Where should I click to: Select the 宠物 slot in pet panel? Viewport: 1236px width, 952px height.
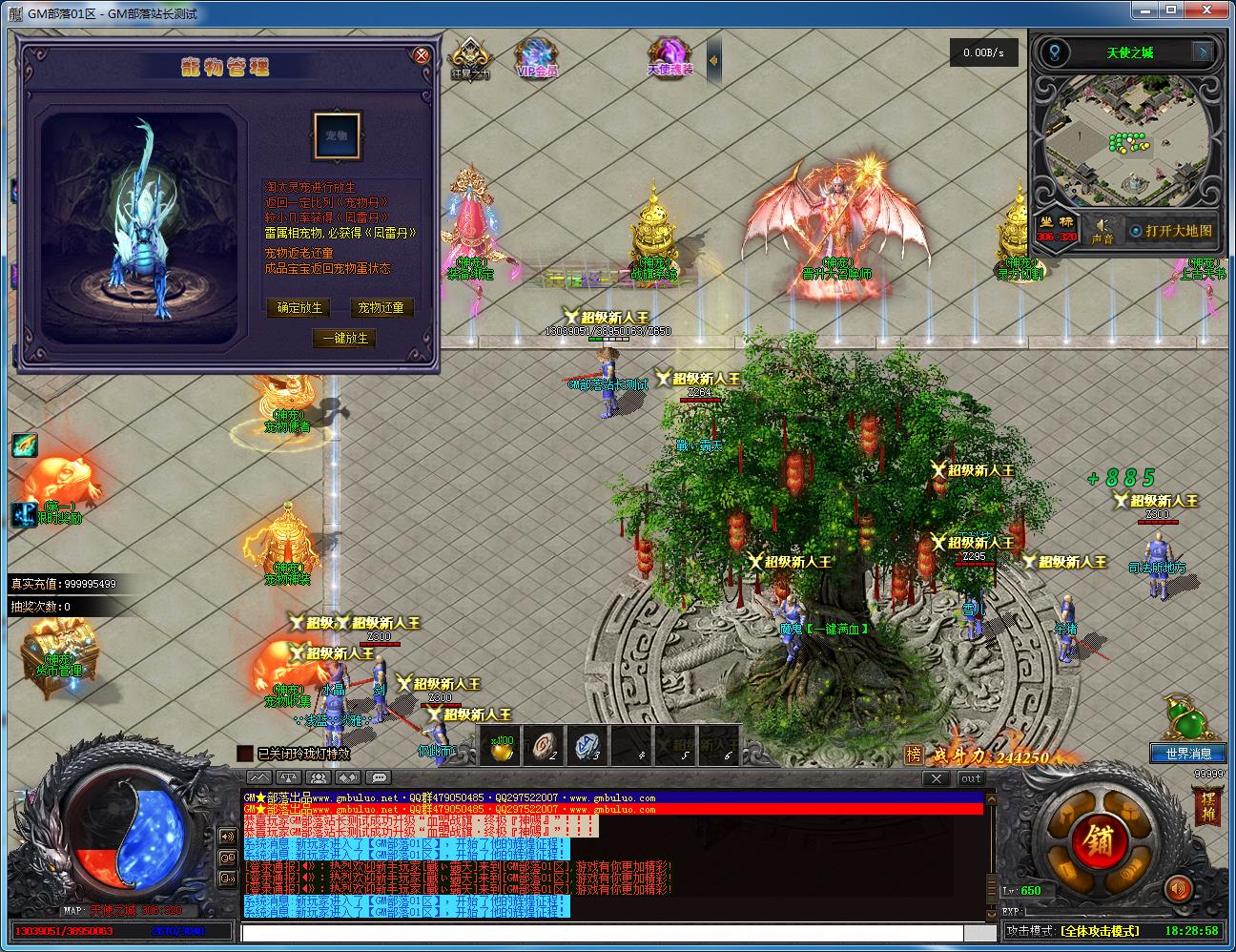click(337, 135)
